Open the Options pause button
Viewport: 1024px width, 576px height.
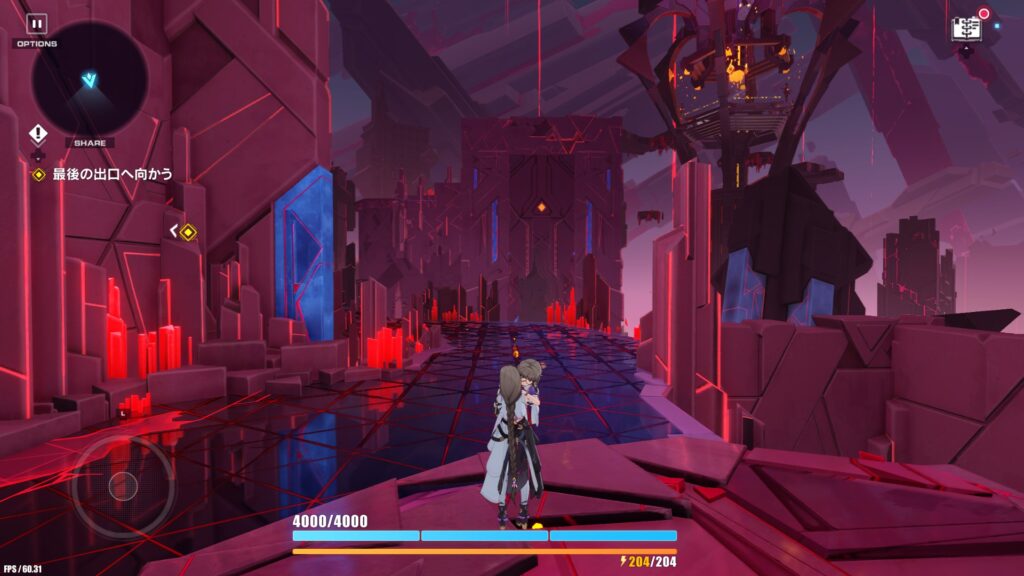36,24
